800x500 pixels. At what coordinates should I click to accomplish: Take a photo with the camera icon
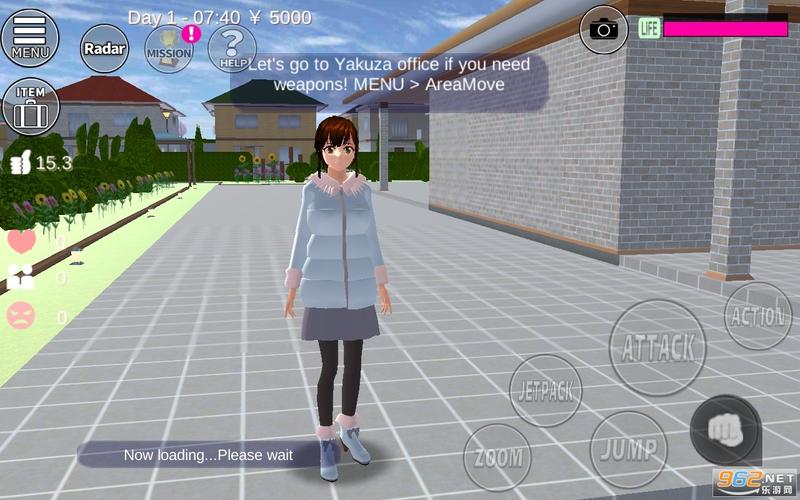tap(603, 27)
